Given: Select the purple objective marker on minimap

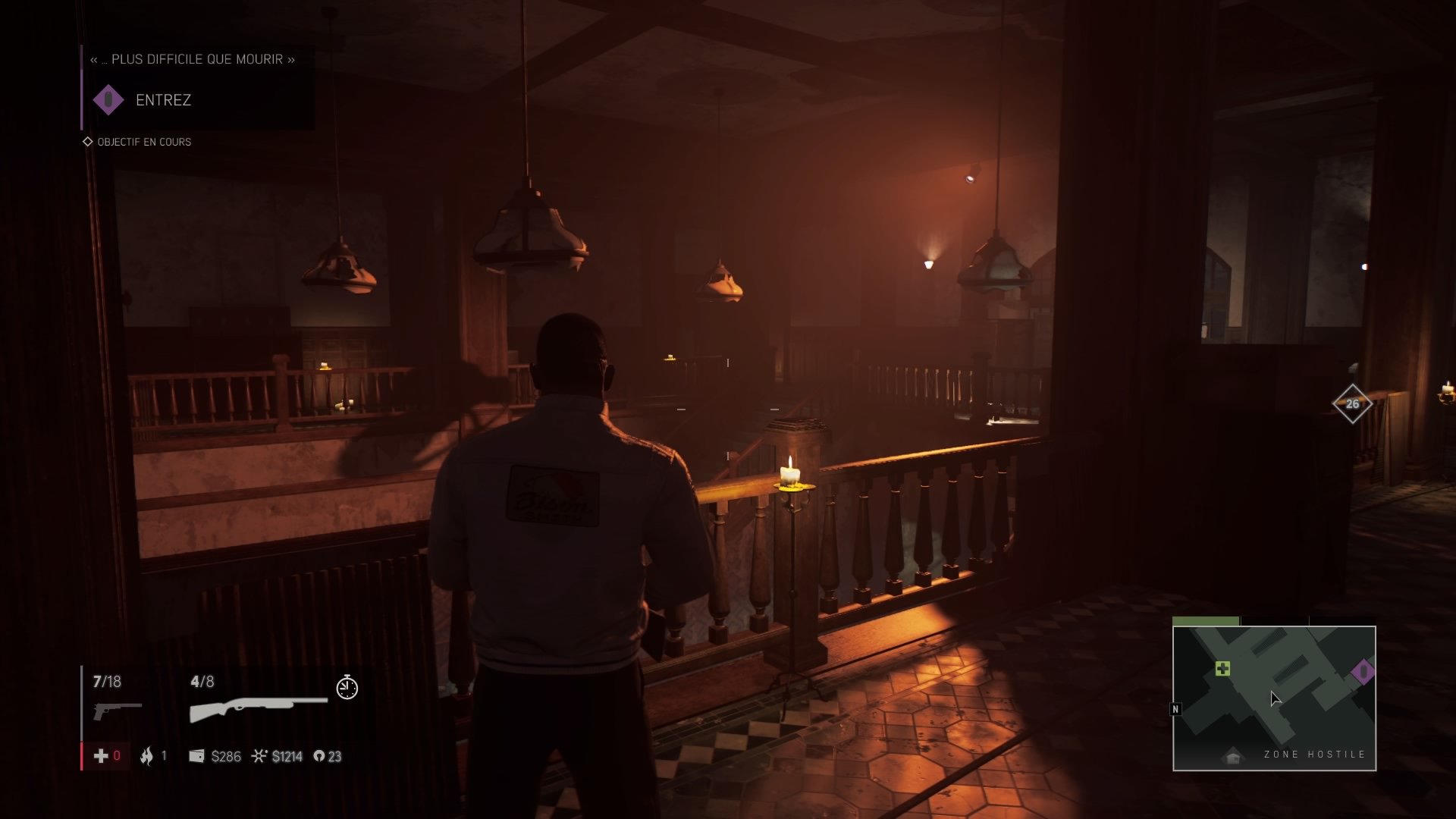Looking at the screenshot, I should click(1363, 671).
